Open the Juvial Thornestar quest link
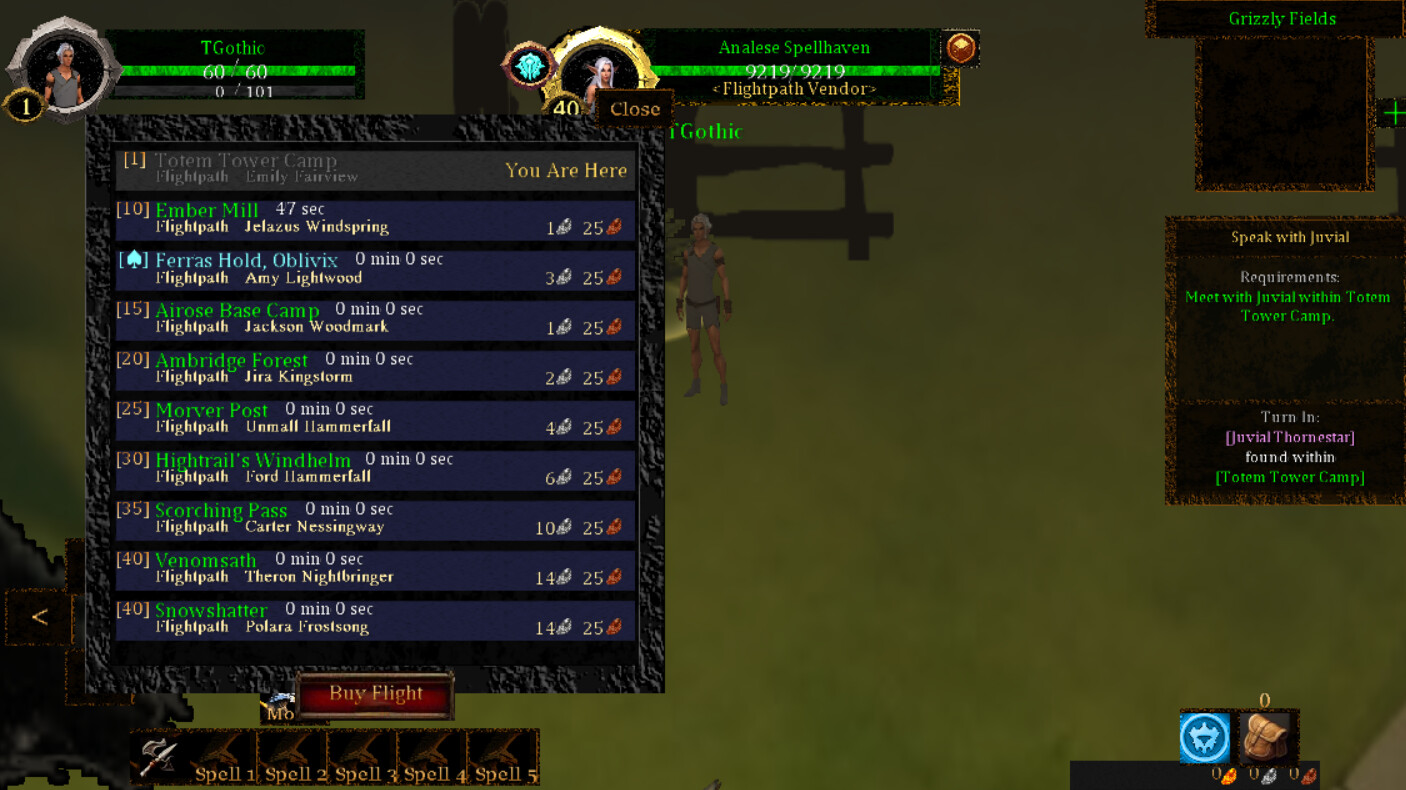Screen dimensions: 1406x790 pos(1289,437)
